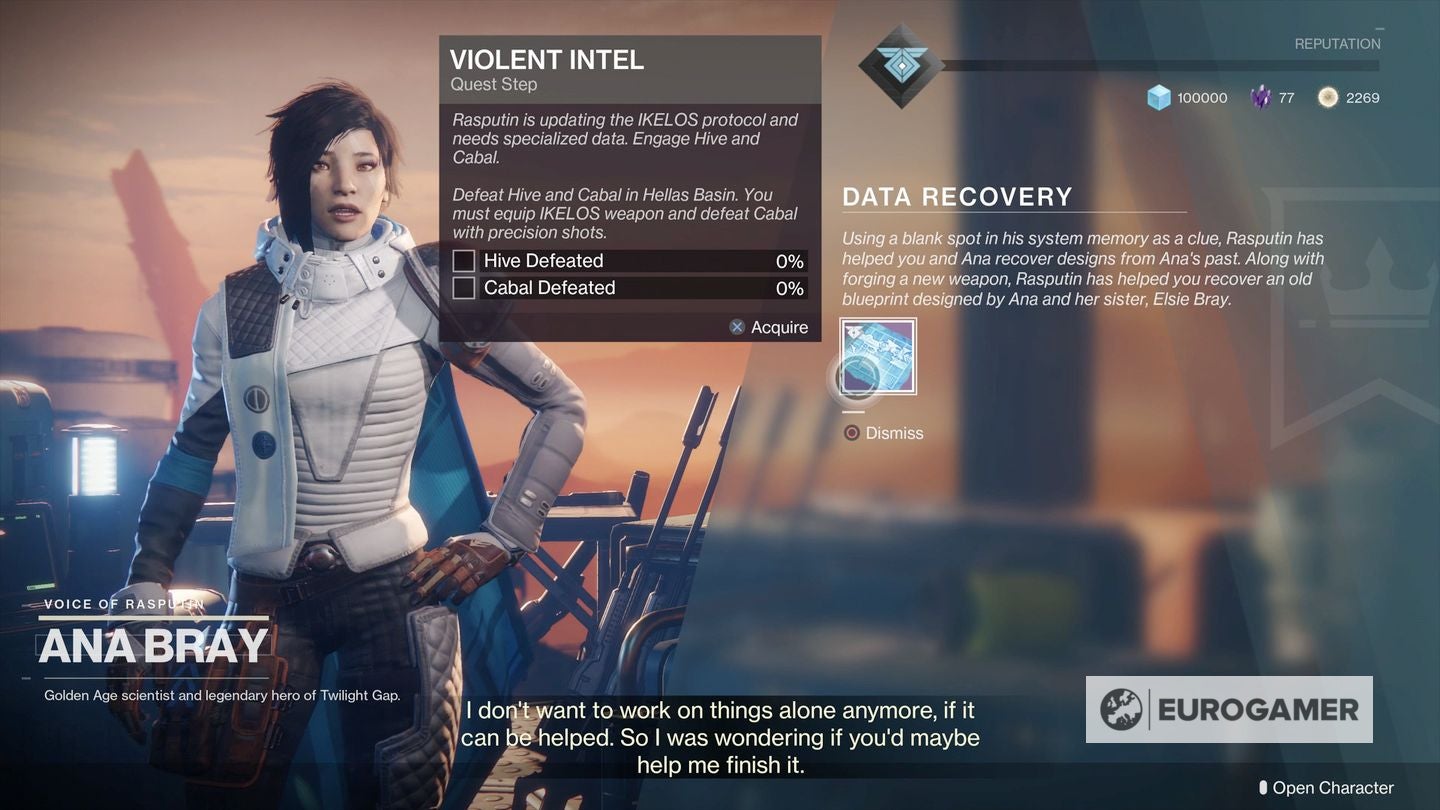
Task: Click Ana Bray's reputation rank emblem
Action: (x=900, y=66)
